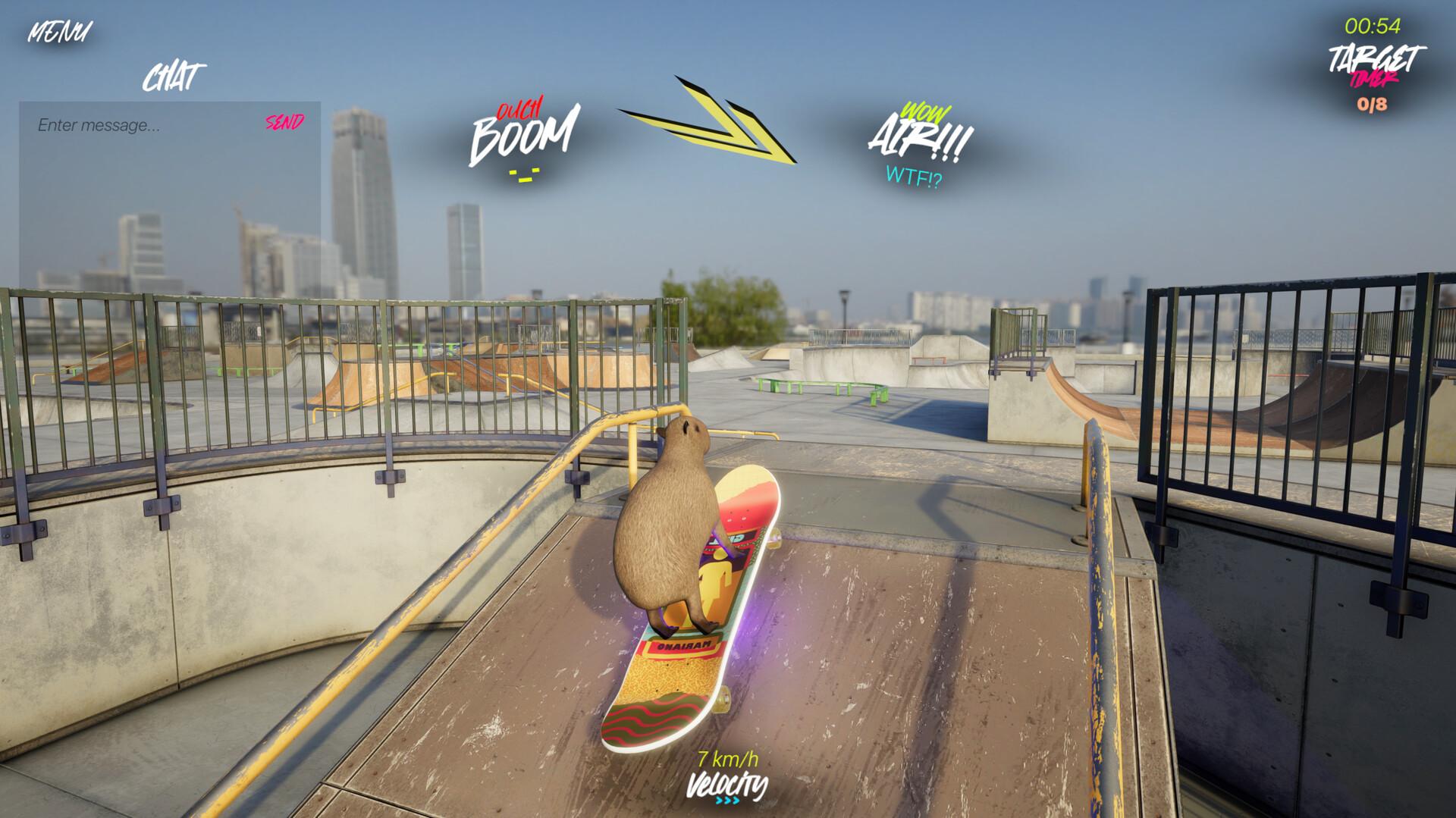Click the yellow -_- face icon
The height and width of the screenshot is (818, 1456).
coord(524,175)
